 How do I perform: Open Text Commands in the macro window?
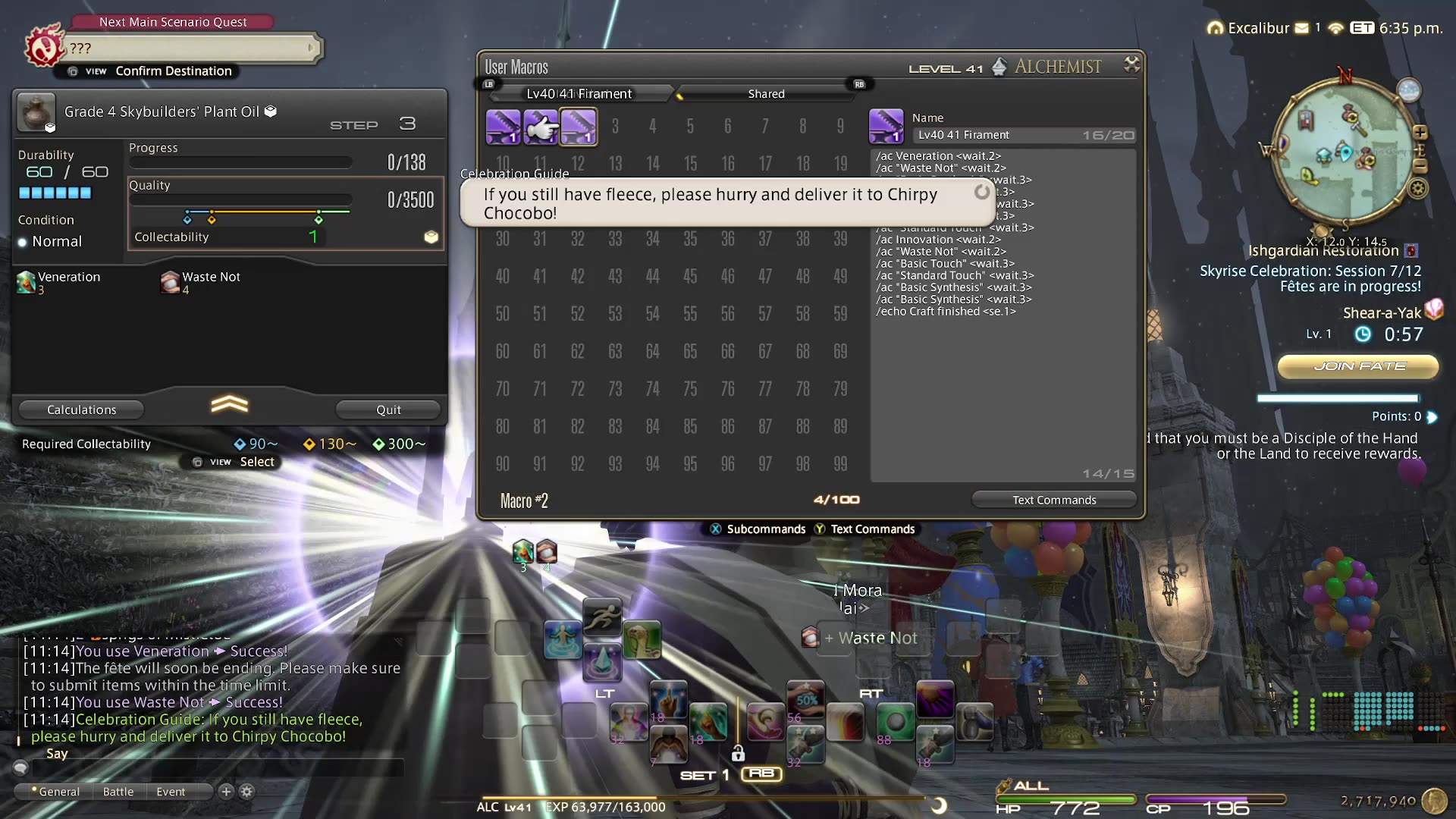1053,499
